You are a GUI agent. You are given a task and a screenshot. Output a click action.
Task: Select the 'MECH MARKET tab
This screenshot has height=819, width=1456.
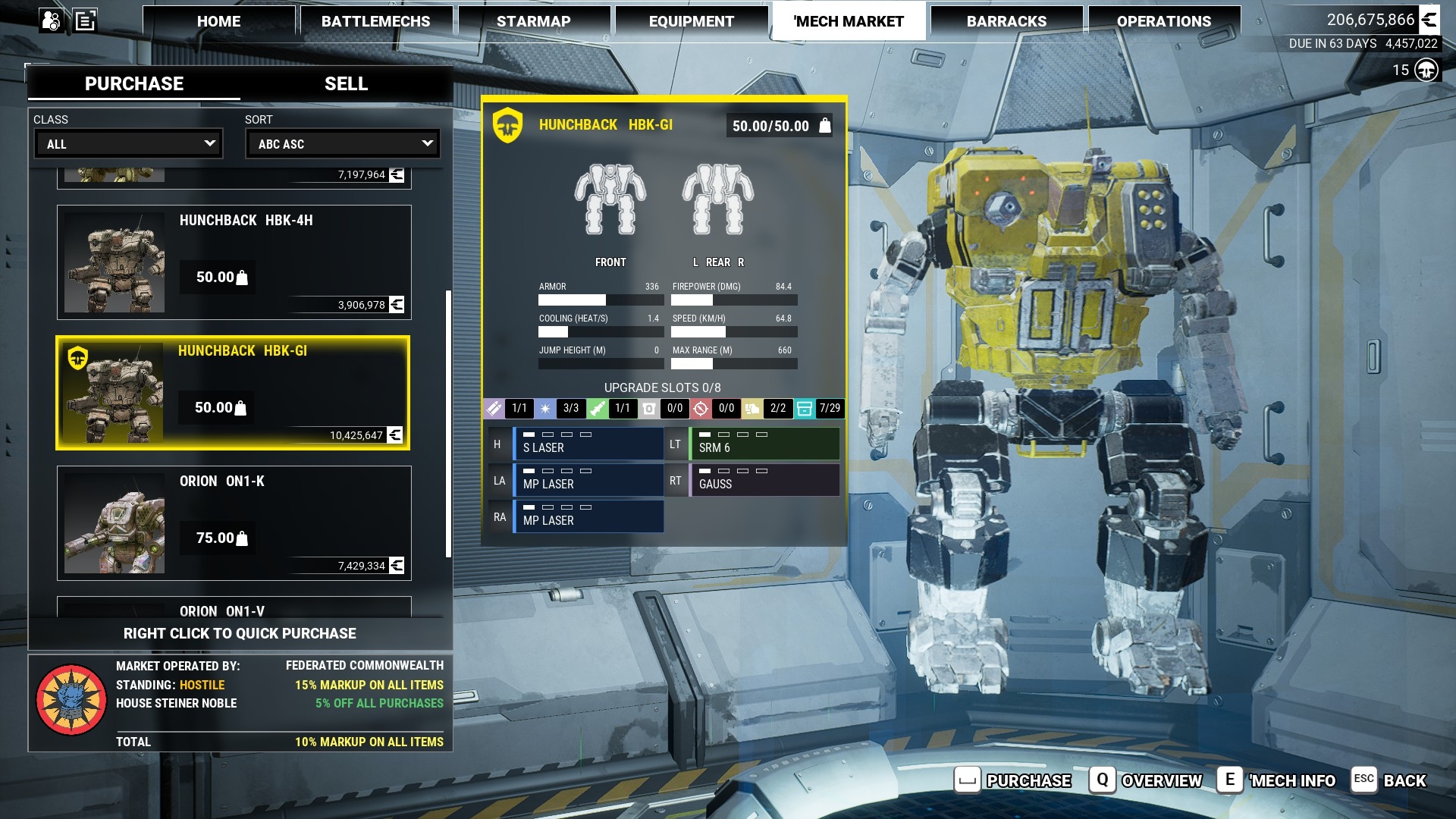click(849, 21)
